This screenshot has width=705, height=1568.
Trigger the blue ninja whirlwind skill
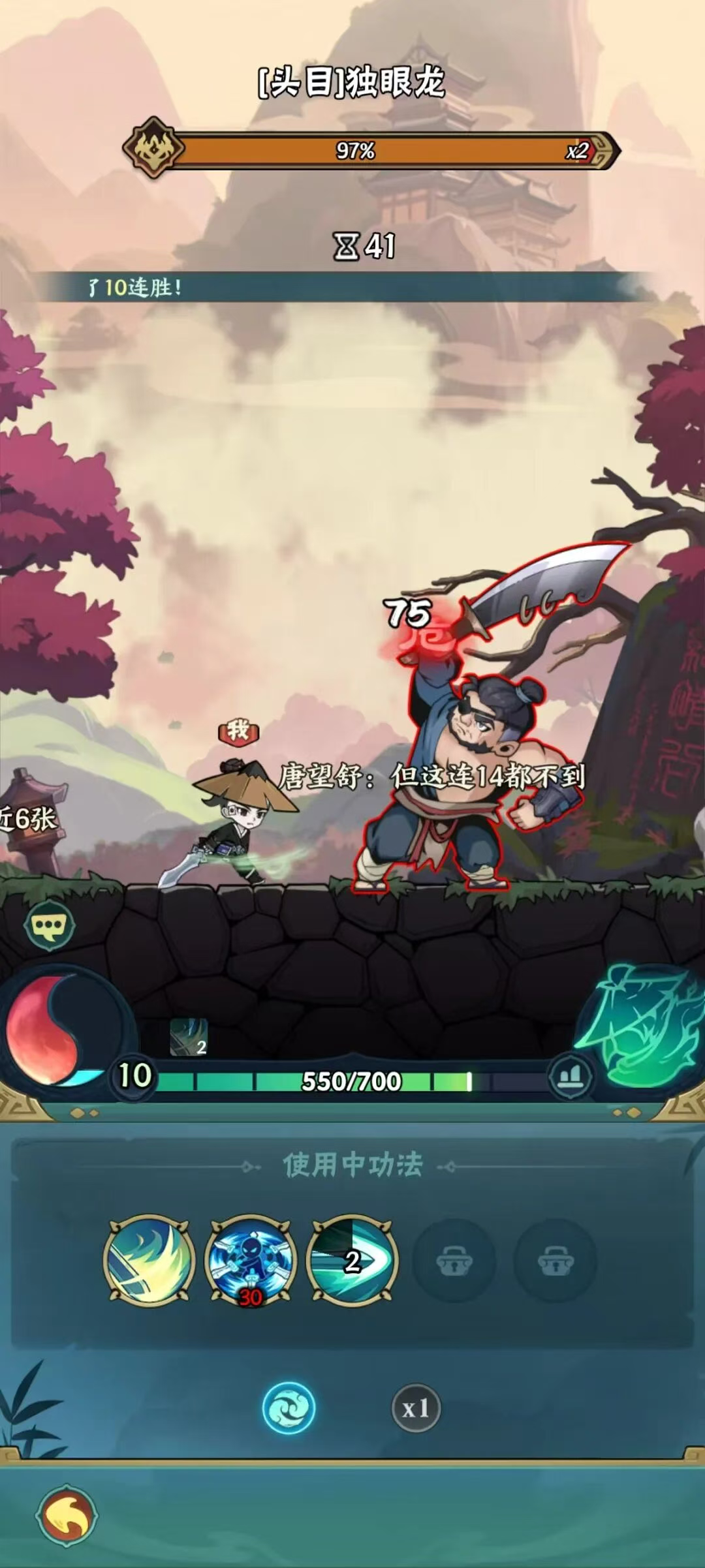coord(251,1260)
